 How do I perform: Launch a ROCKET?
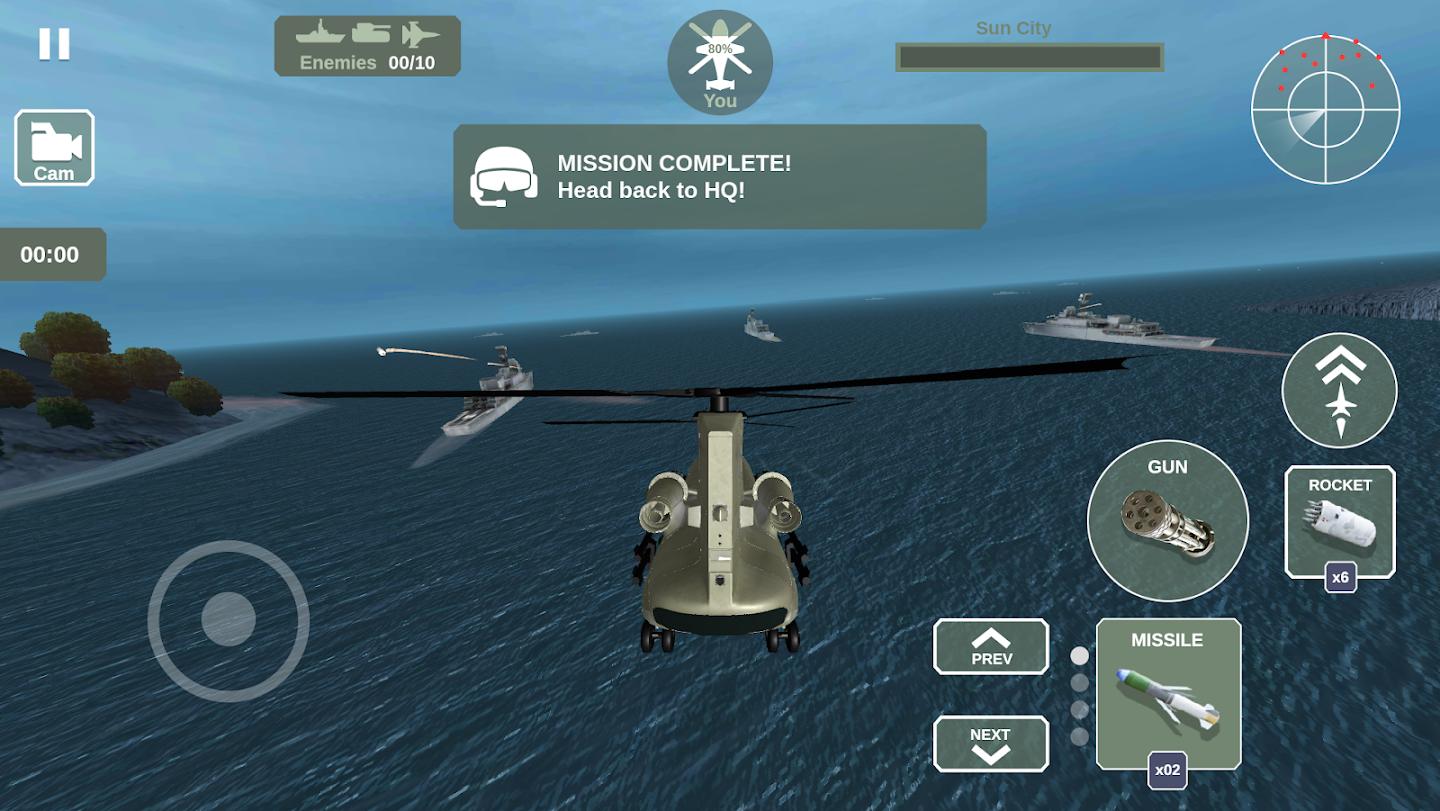[x=1339, y=520]
